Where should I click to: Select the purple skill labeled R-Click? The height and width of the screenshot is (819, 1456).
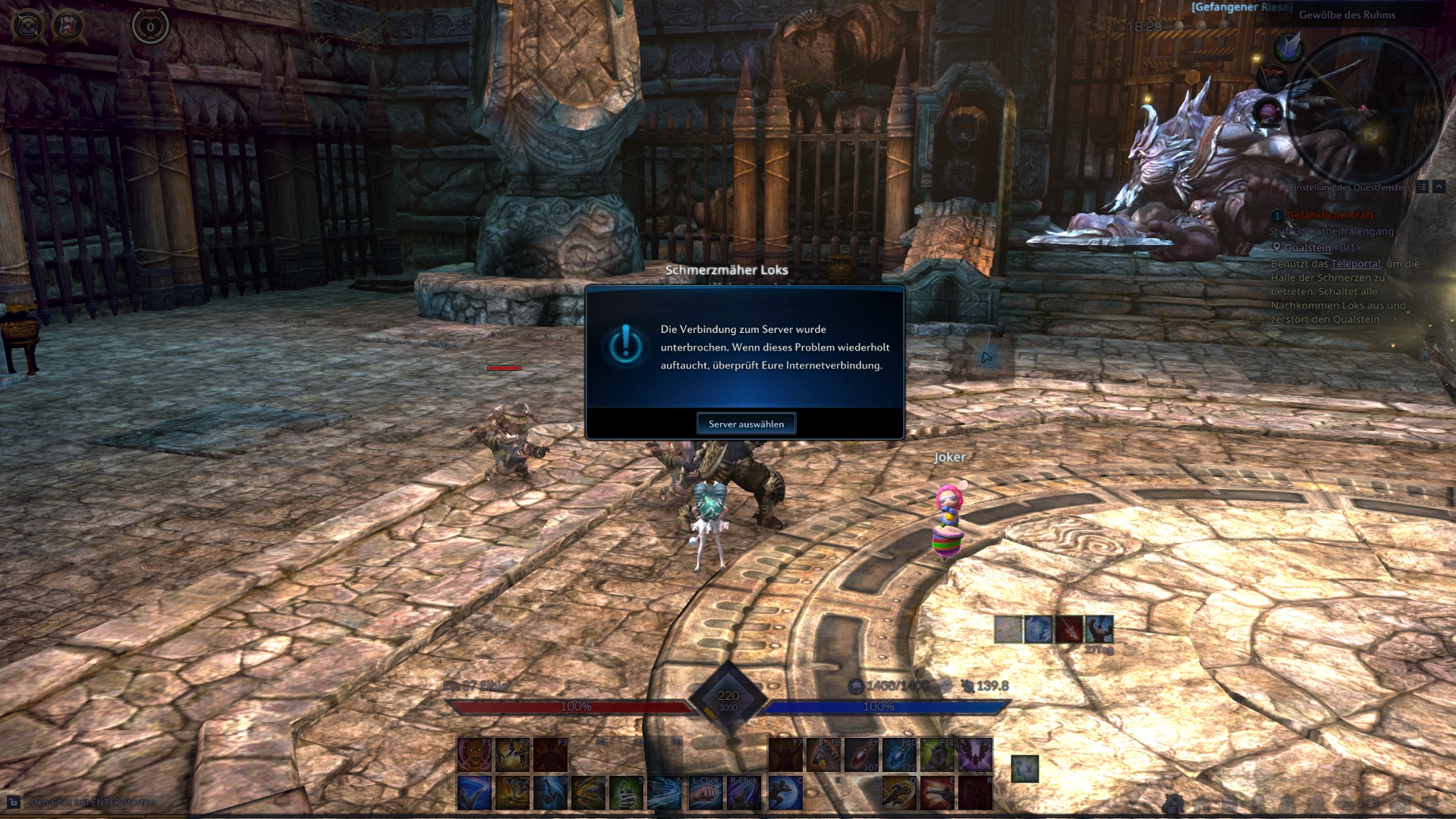click(x=744, y=792)
